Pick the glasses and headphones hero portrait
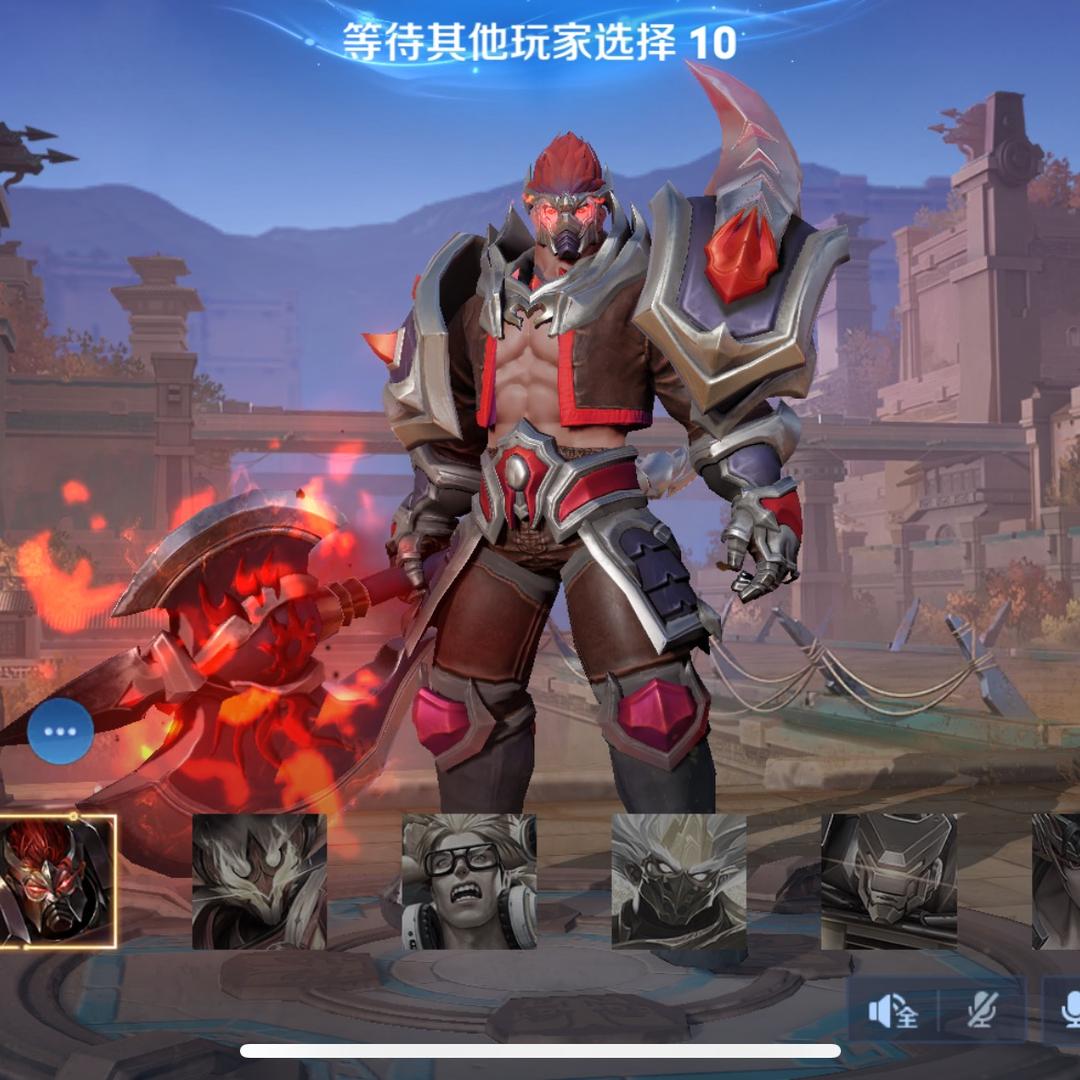This screenshot has height=1080, width=1080. [x=469, y=881]
